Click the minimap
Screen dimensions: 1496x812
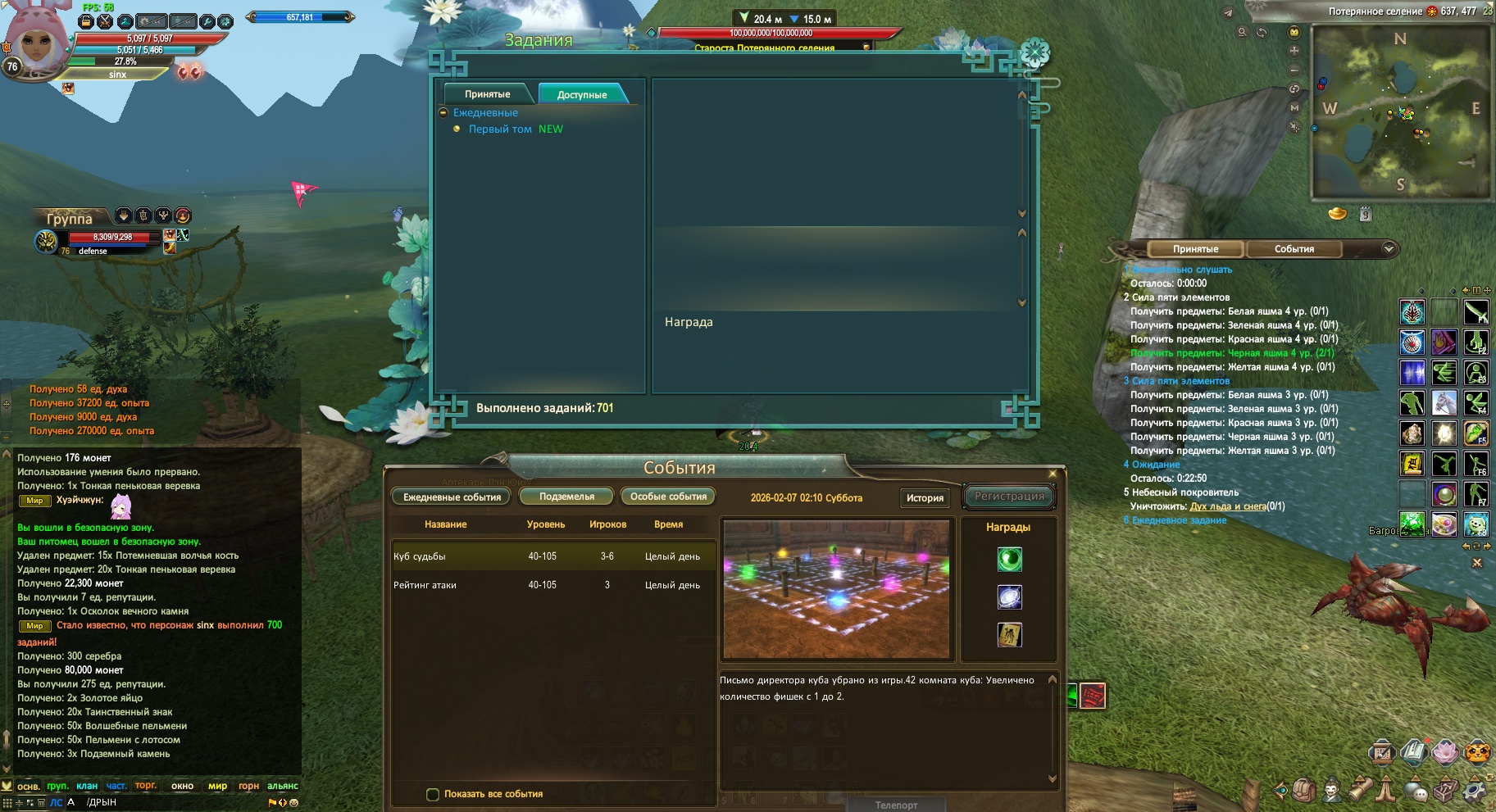[1401, 112]
